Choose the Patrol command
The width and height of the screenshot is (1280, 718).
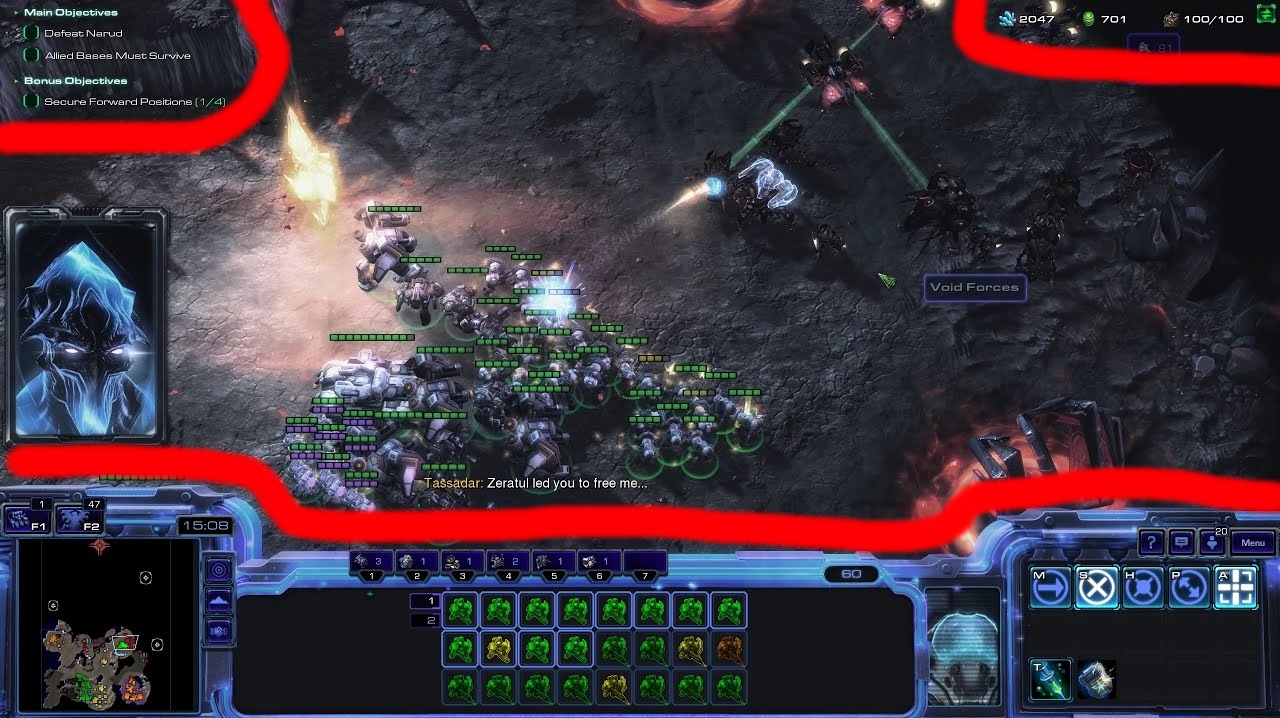click(1188, 588)
